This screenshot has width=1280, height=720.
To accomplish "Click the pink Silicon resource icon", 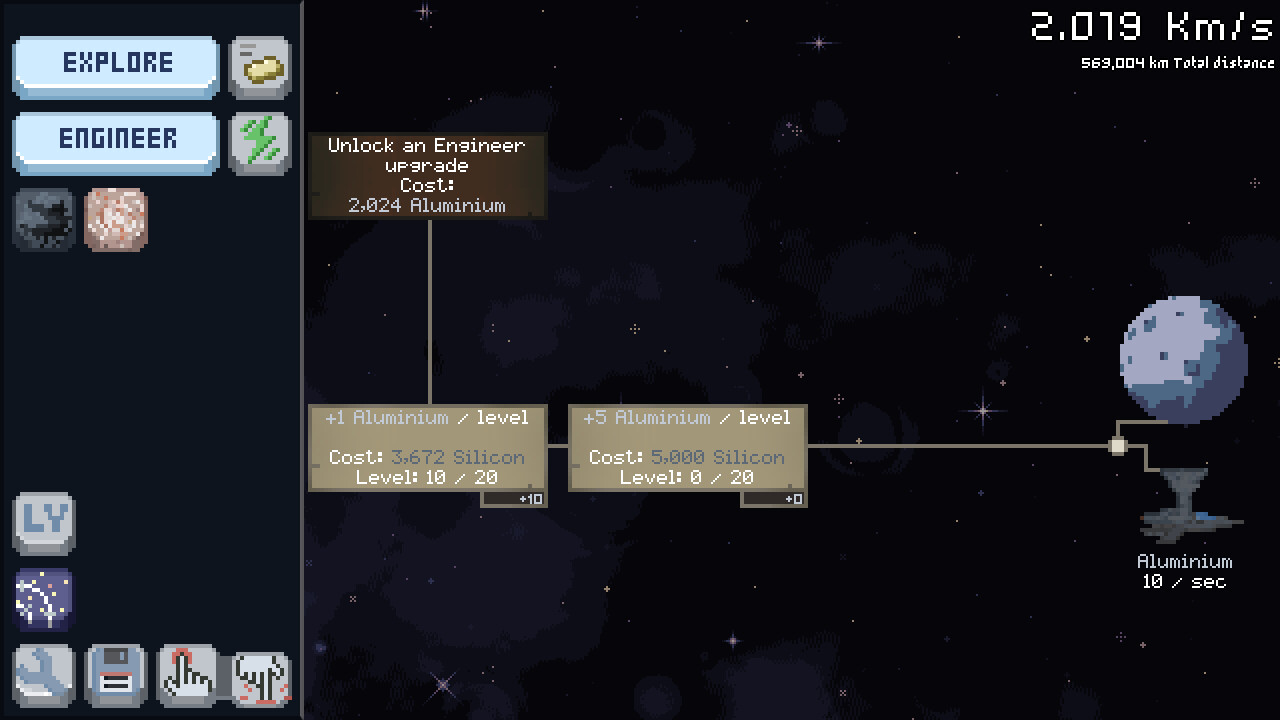I will click(x=115, y=220).
